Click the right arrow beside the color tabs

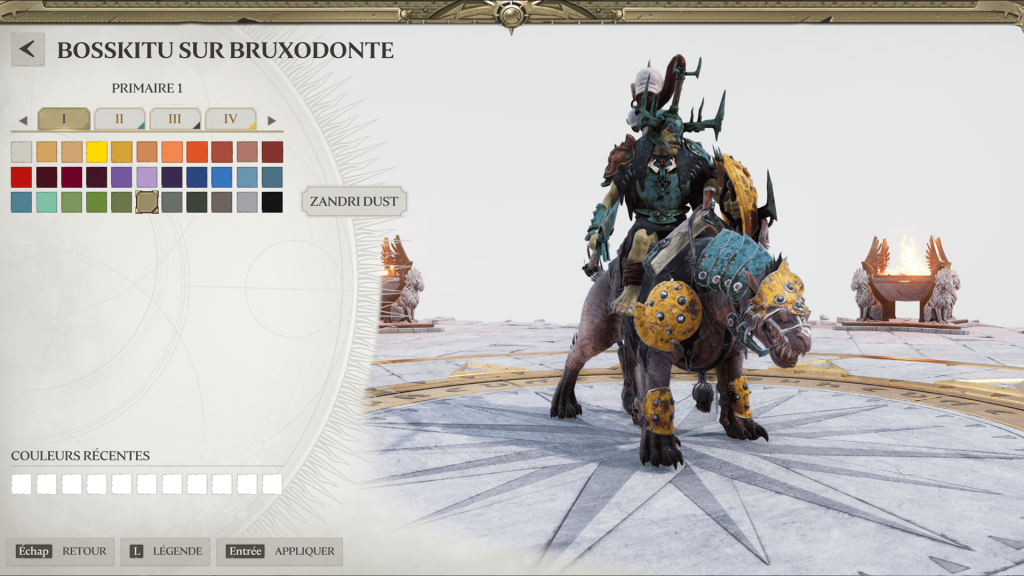pos(271,121)
